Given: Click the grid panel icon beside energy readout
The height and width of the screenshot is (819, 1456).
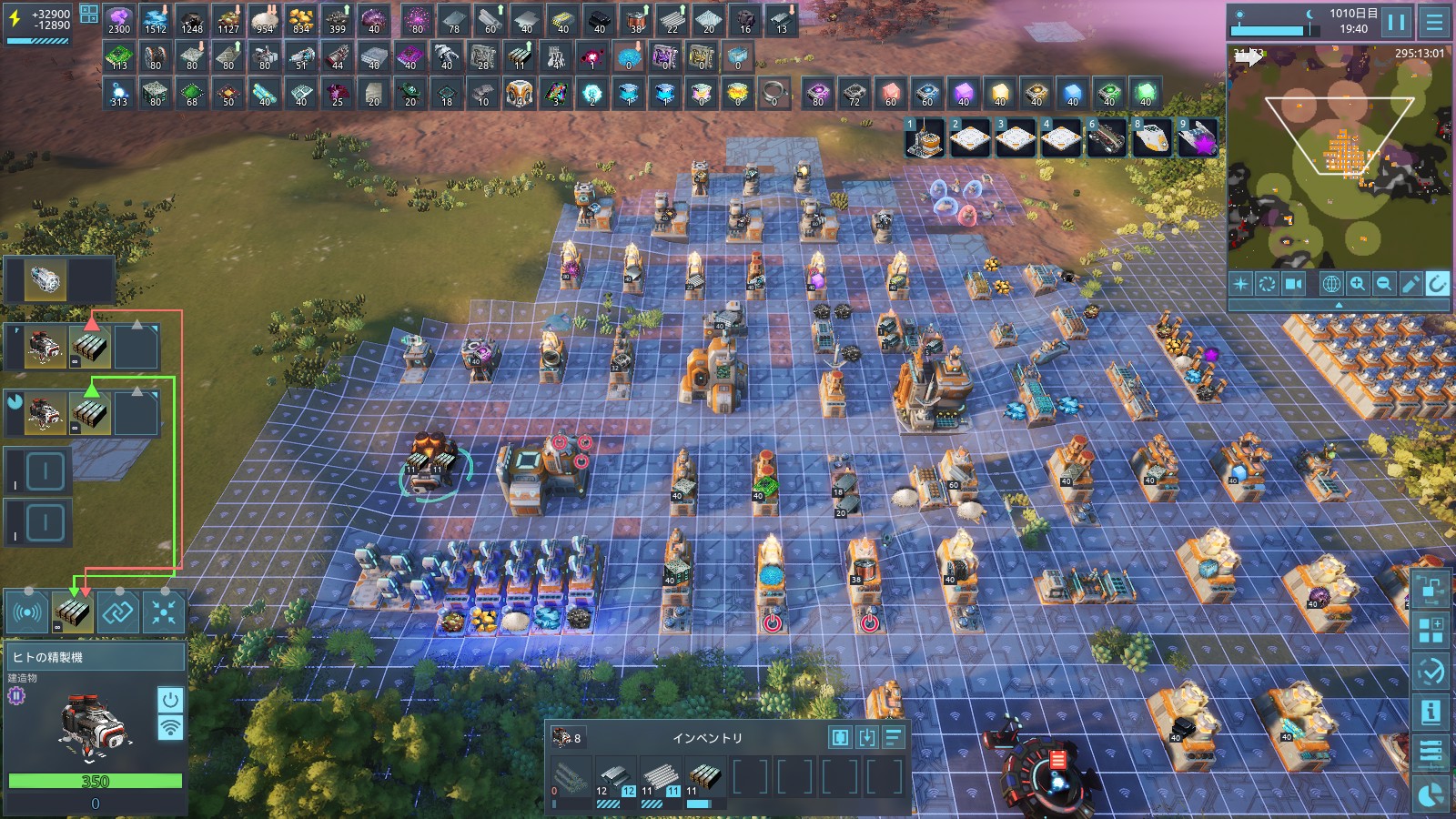Looking at the screenshot, I should 89,14.
